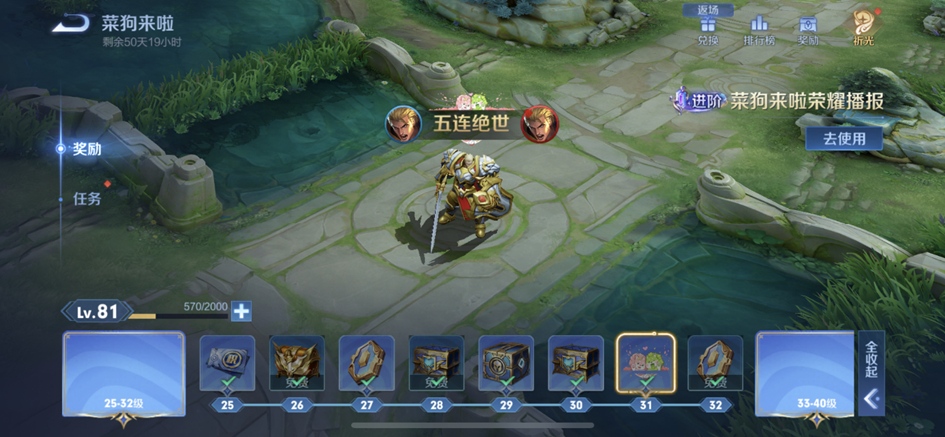
Task: Select the level 30 reward chest
Action: point(576,362)
